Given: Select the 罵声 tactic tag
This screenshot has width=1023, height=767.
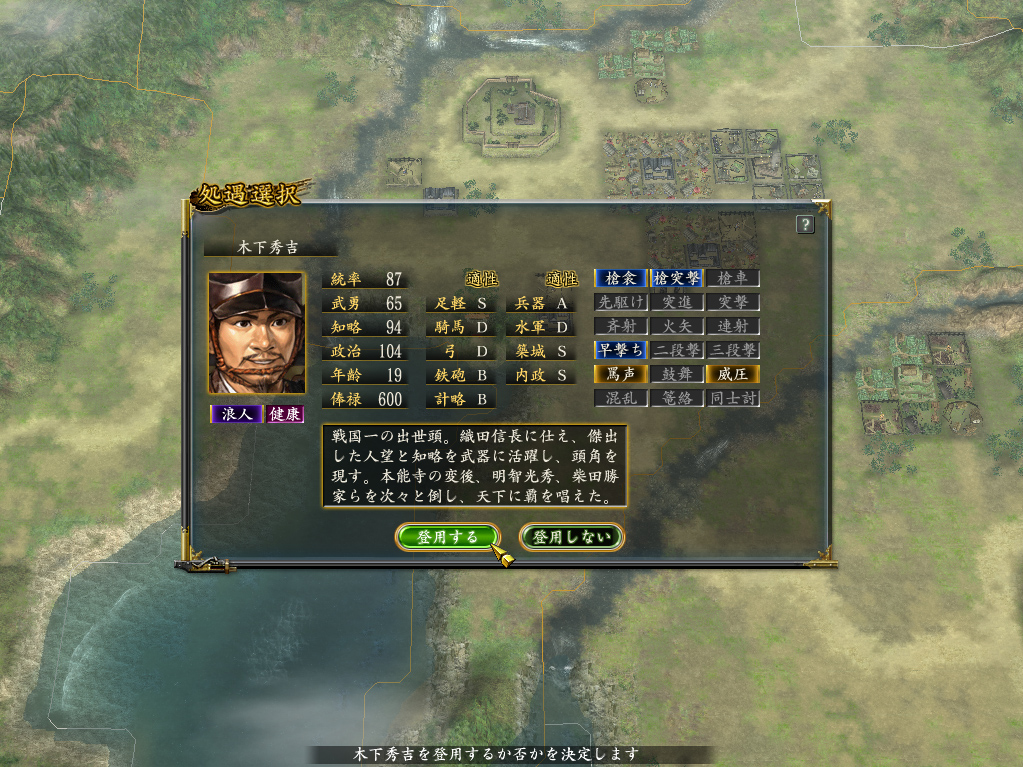Looking at the screenshot, I should pos(621,374).
